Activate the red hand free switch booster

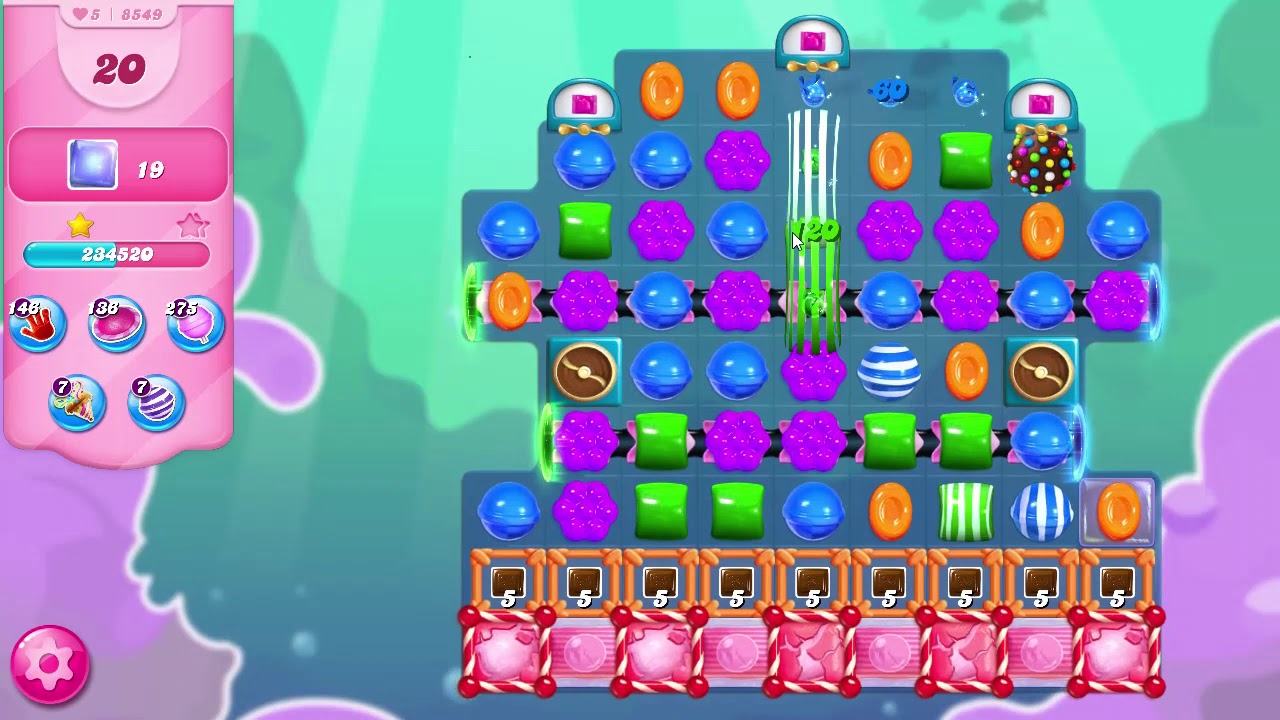(38, 325)
